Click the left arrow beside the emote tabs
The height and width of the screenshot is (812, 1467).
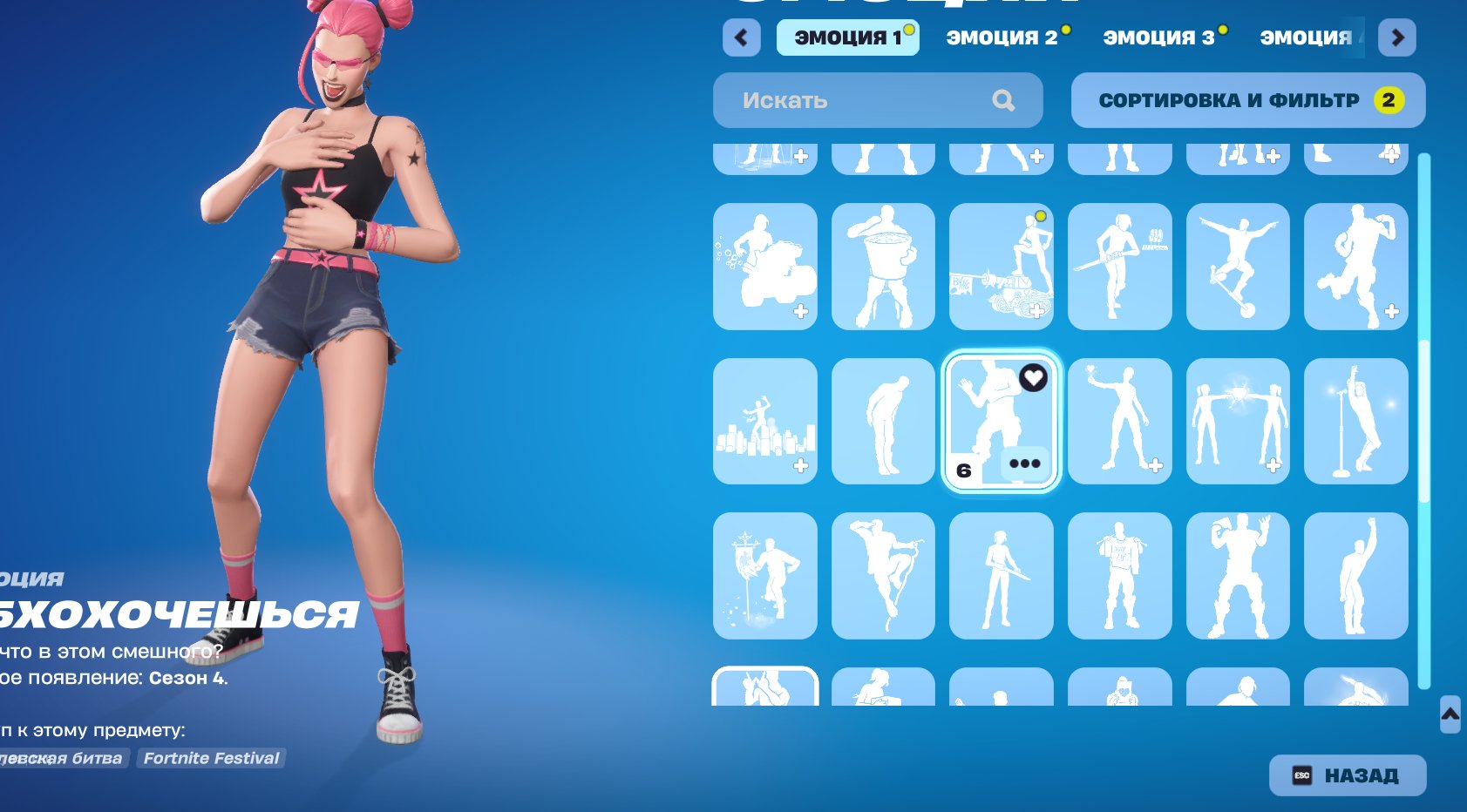click(741, 37)
